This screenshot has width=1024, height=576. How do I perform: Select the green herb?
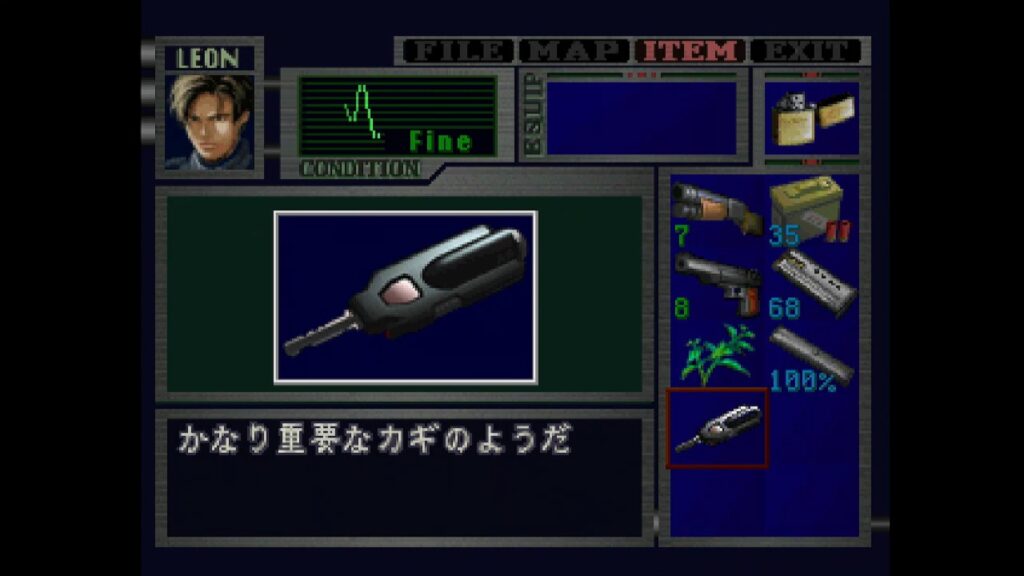click(716, 356)
